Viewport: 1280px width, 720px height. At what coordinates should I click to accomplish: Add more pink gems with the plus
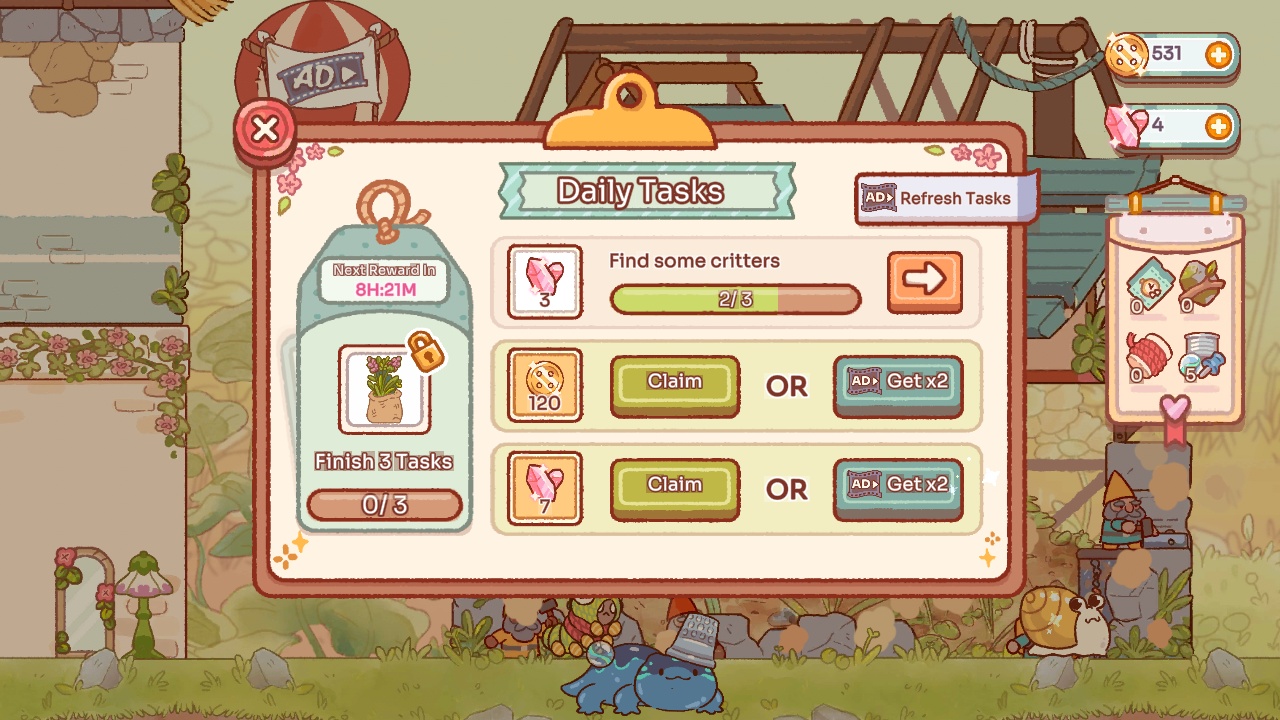click(x=1218, y=127)
